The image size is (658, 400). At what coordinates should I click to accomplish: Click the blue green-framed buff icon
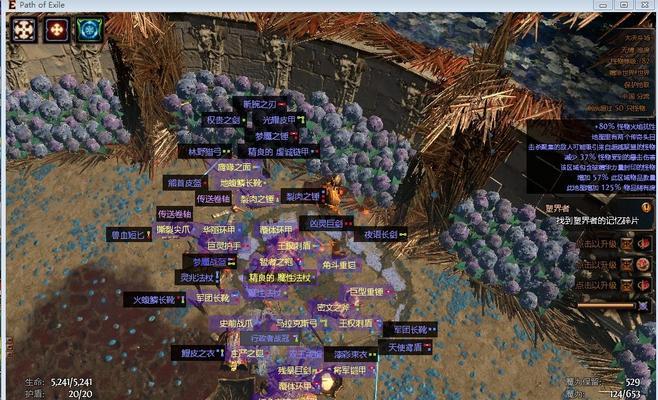tap(87, 29)
